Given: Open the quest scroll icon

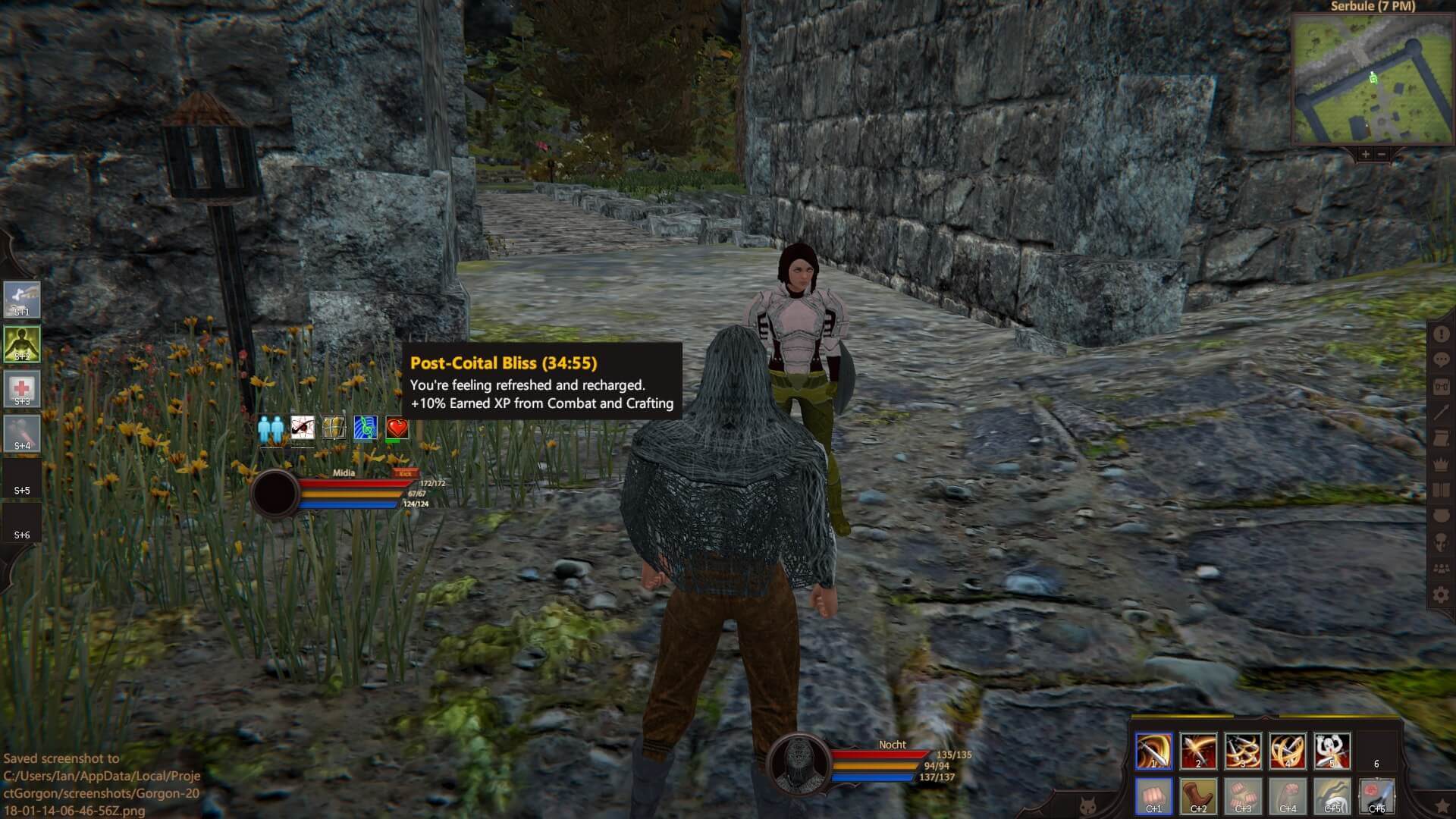Looking at the screenshot, I should click(x=1441, y=439).
